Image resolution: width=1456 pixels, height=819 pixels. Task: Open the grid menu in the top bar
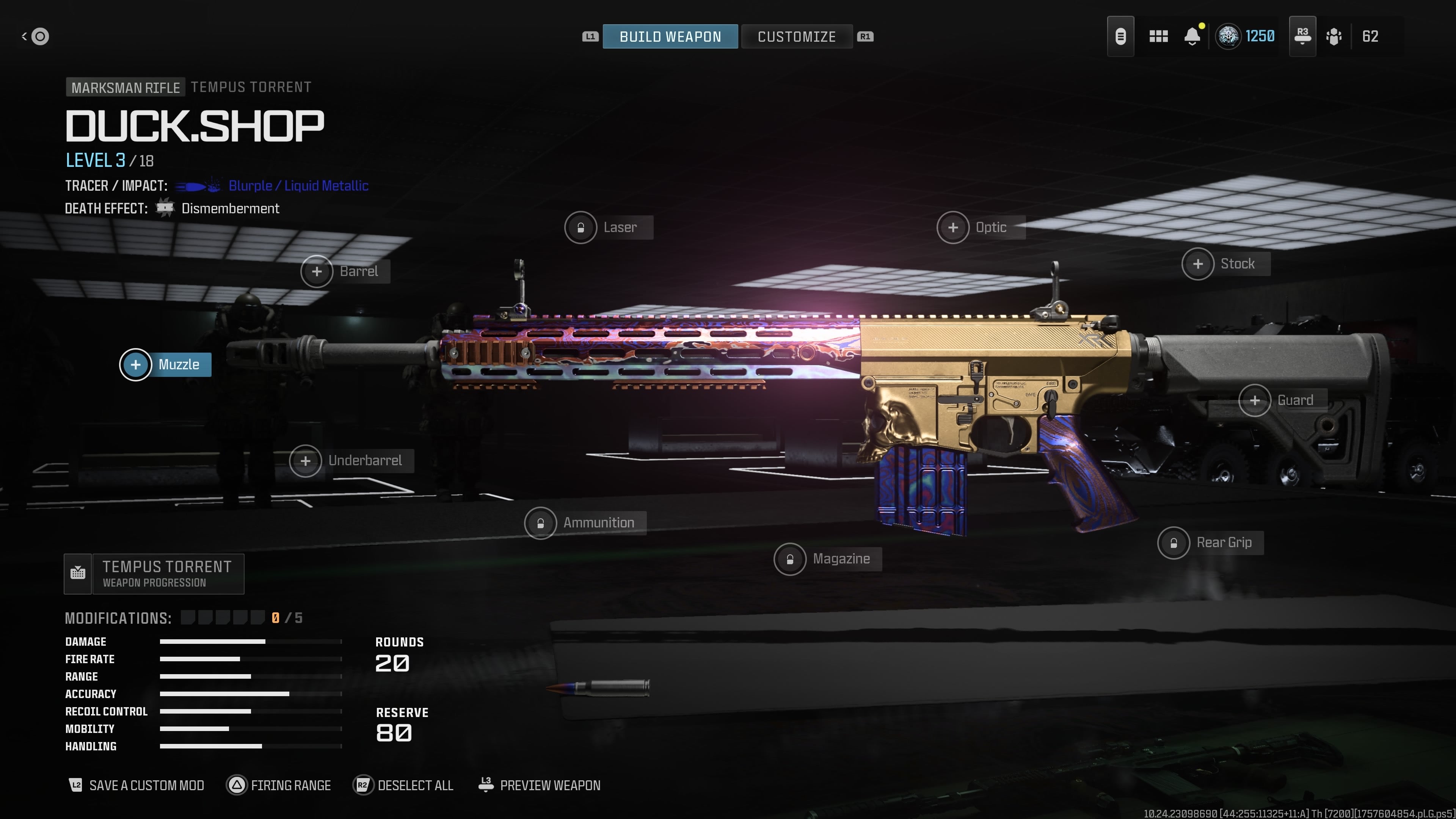[x=1159, y=36]
